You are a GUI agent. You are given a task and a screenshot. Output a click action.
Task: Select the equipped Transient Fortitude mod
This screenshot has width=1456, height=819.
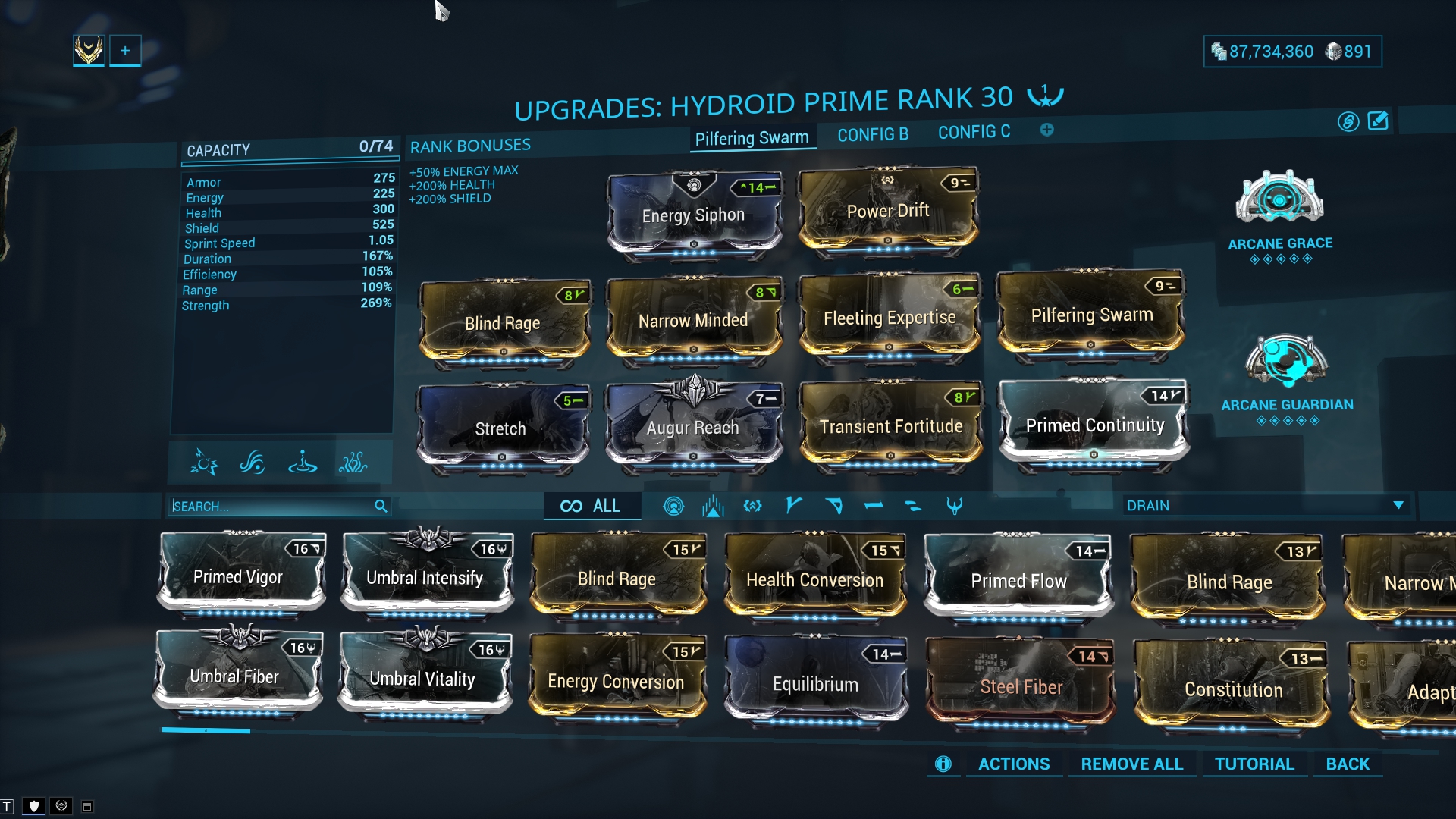[890, 426]
